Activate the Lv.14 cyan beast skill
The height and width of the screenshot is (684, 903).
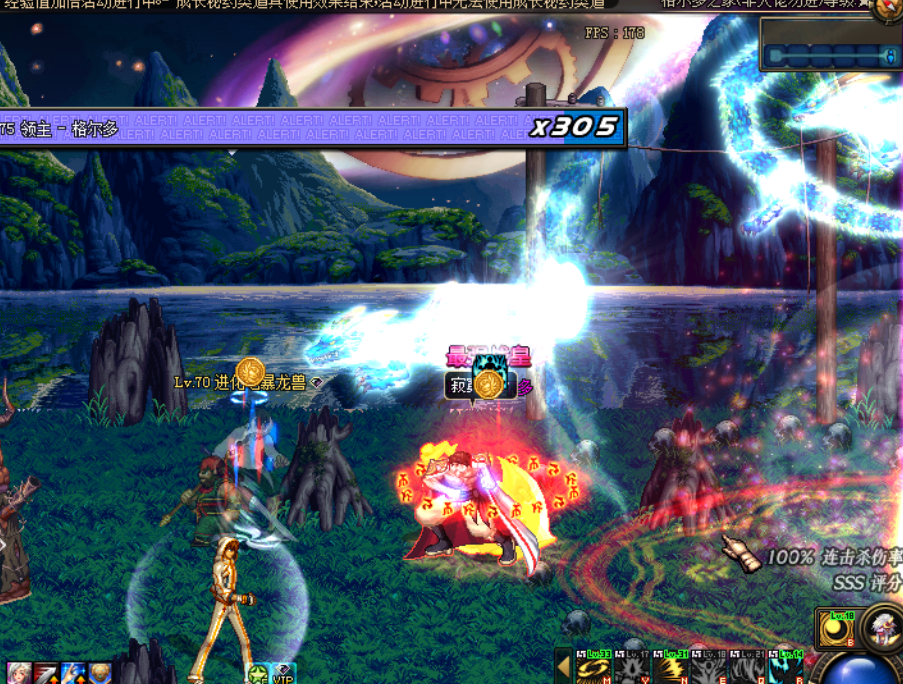click(782, 668)
